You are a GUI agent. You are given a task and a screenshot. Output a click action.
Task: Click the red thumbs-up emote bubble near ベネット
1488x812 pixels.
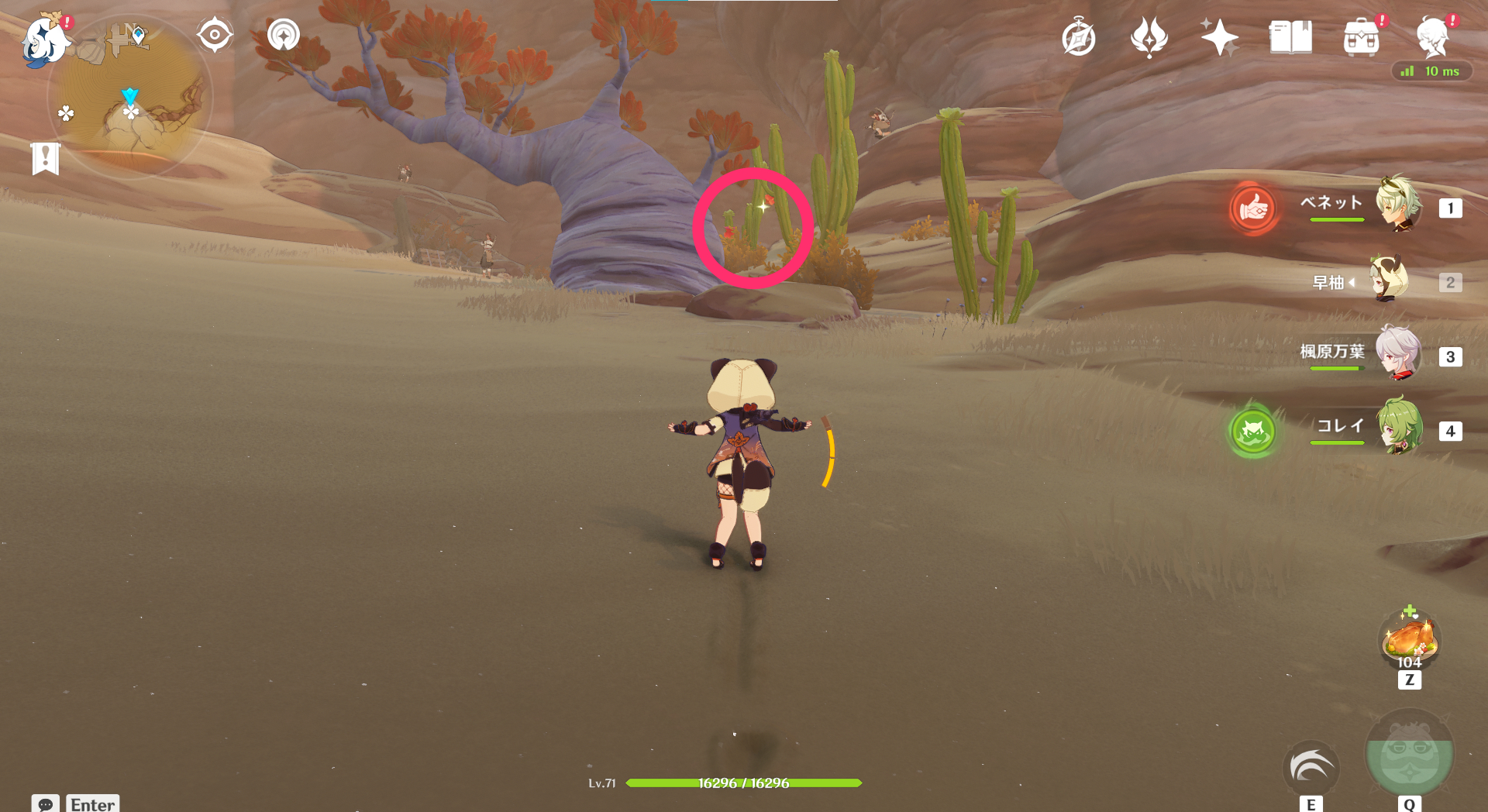tap(1253, 209)
